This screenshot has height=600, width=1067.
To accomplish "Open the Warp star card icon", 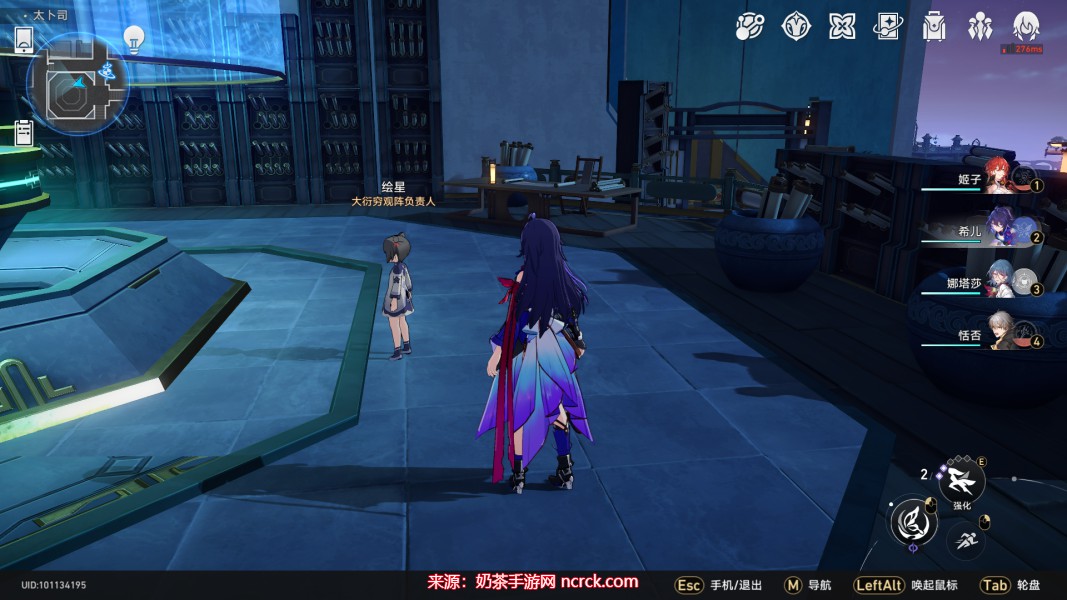I will pyautogui.click(x=888, y=26).
